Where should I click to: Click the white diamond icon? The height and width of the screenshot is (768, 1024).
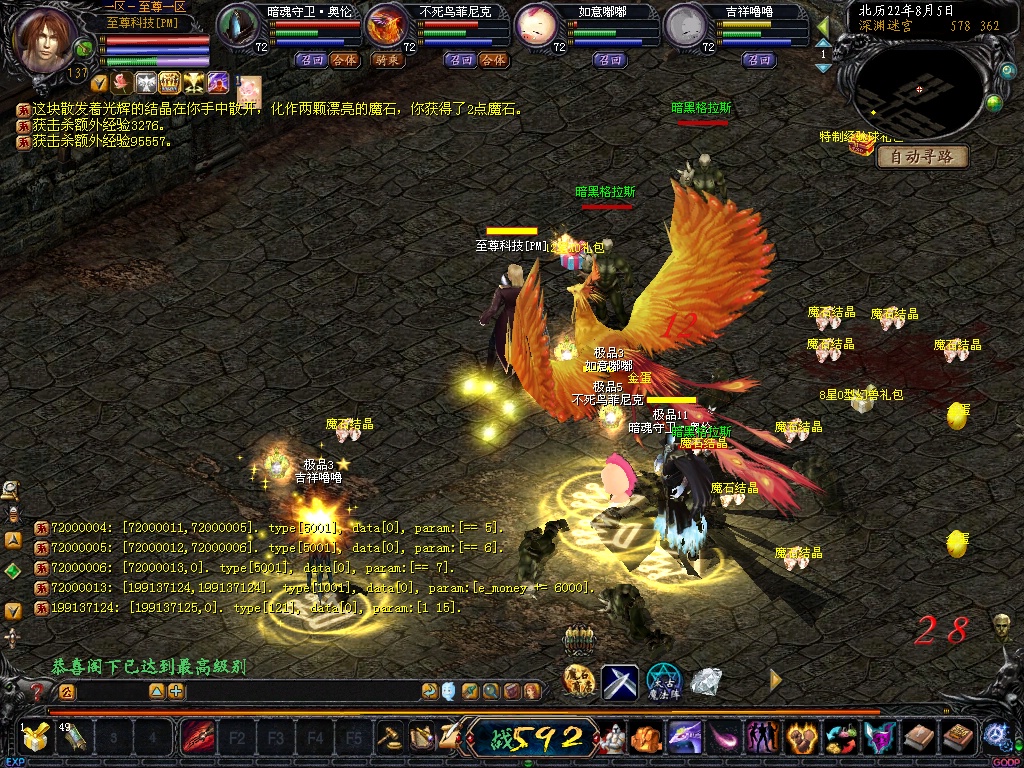pyautogui.click(x=706, y=682)
